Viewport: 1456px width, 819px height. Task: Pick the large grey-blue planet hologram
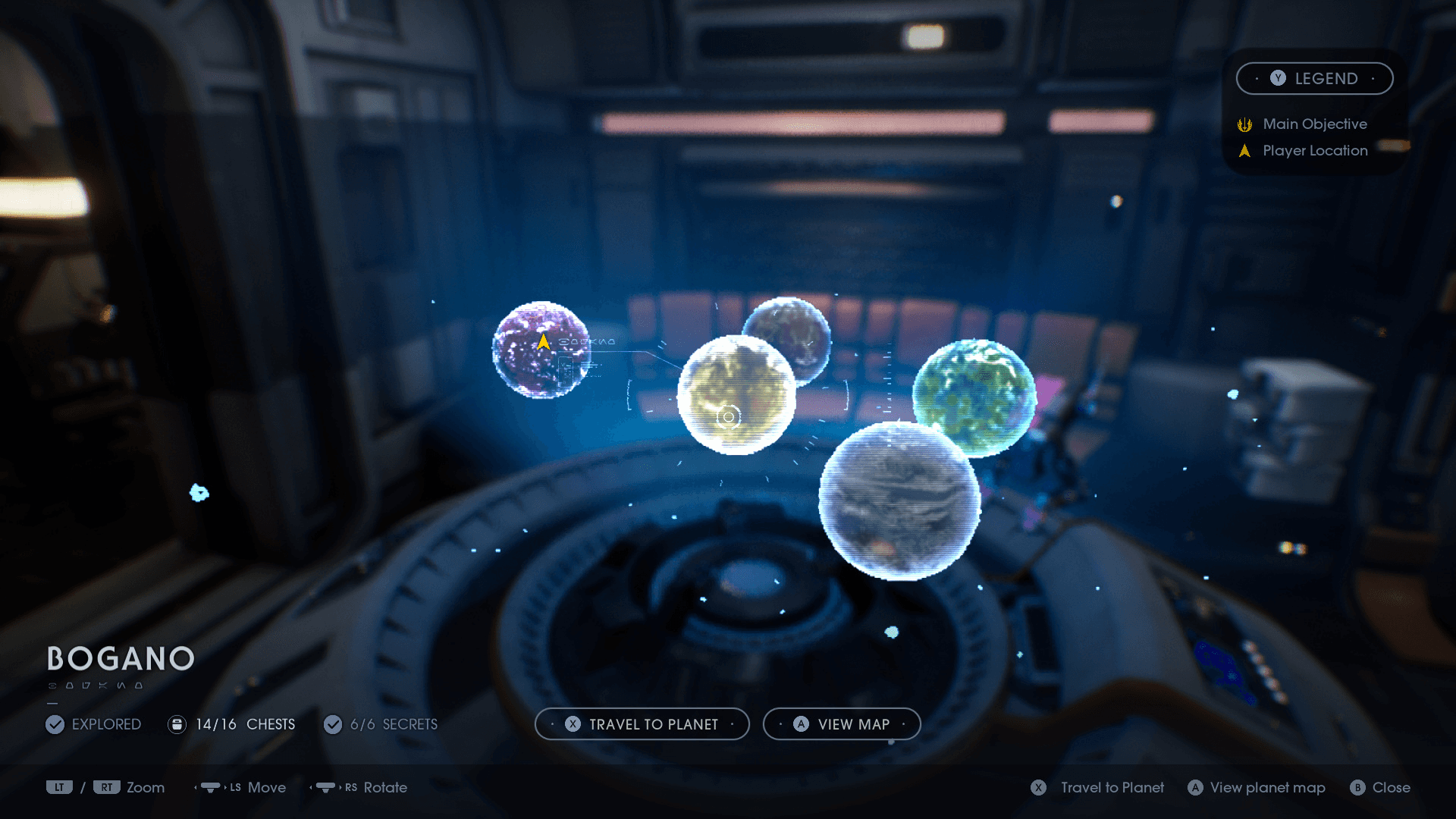[x=899, y=502]
